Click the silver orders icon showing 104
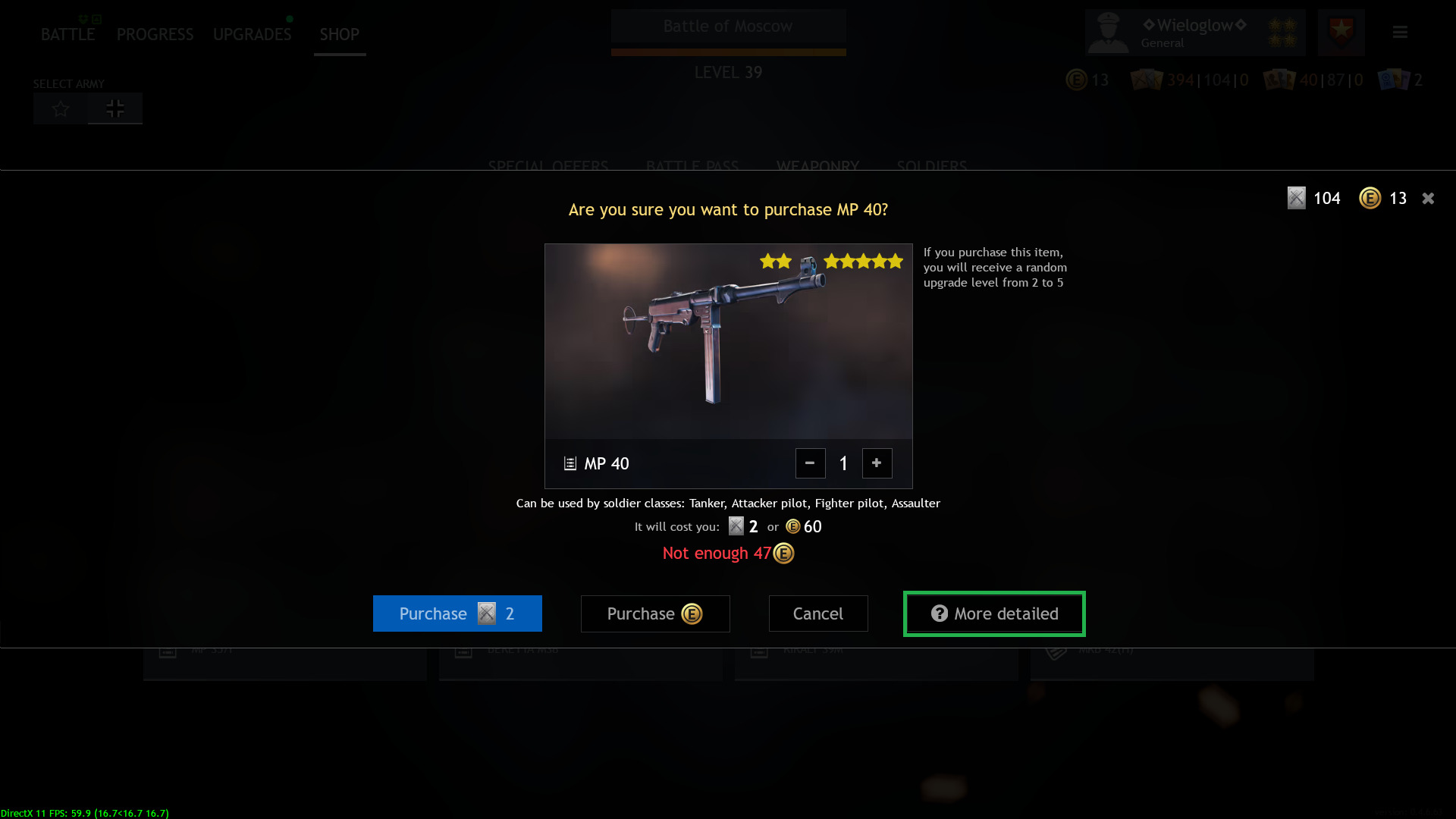Image resolution: width=1456 pixels, height=819 pixels. [1297, 198]
